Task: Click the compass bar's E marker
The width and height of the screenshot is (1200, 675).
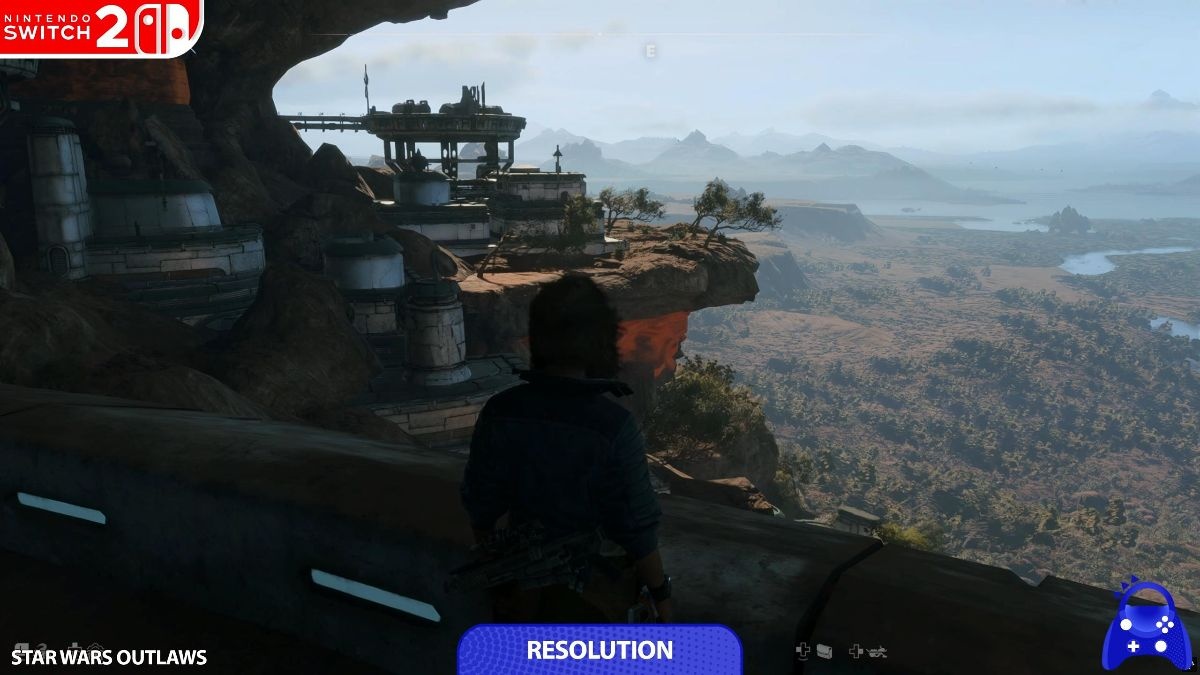Action: 651,51
